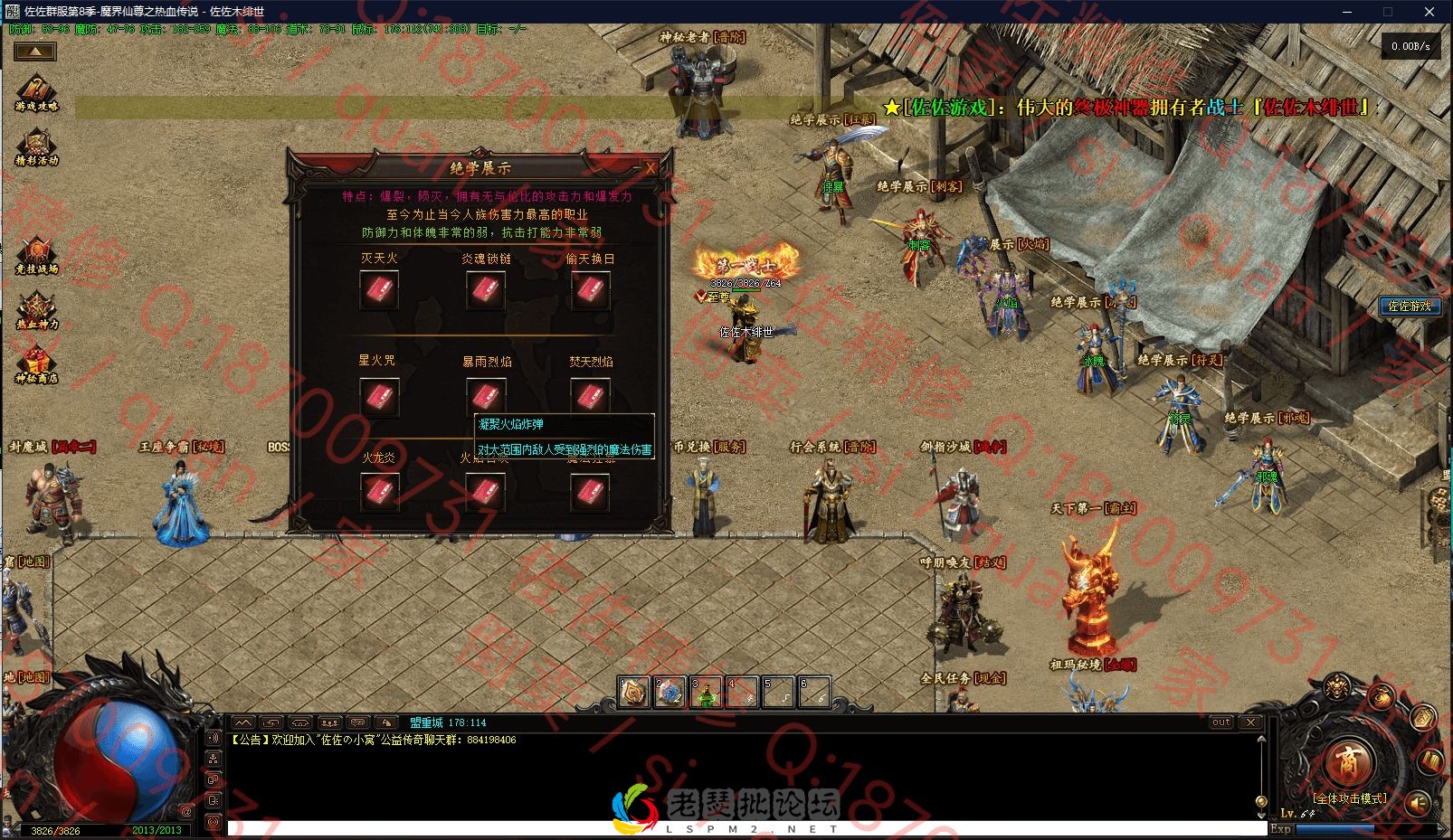Viewport: 1453px width, 840px height.
Task: Toggle sound with the speaker icon
Action: pos(1418,801)
